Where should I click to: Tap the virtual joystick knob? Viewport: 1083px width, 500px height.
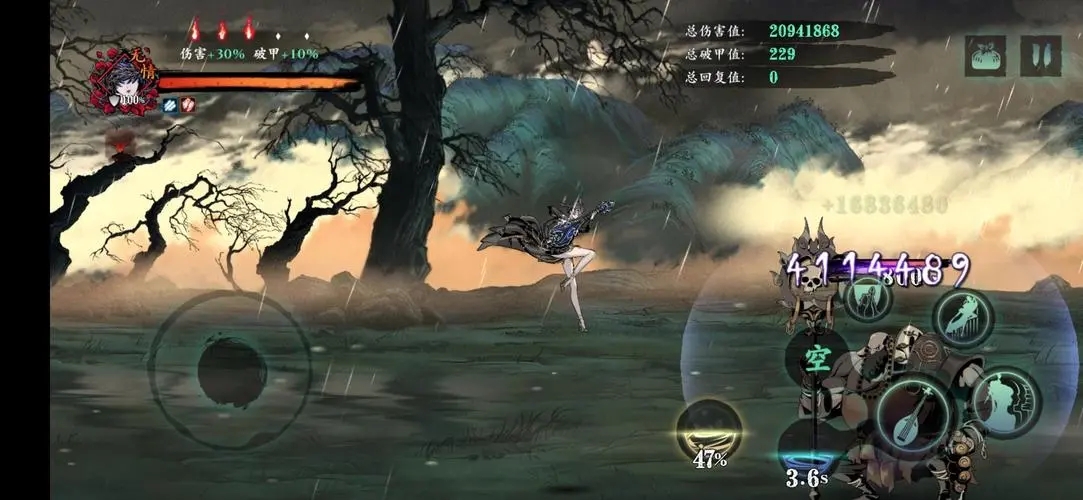(x=231, y=372)
